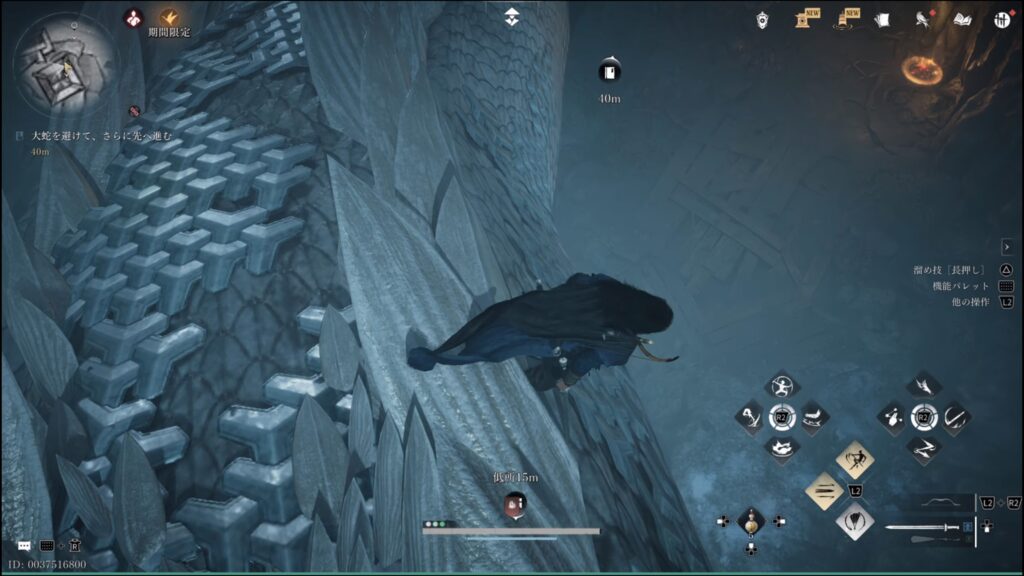Open the shield badge menu icon
1024x576 pixels.
(x=763, y=18)
